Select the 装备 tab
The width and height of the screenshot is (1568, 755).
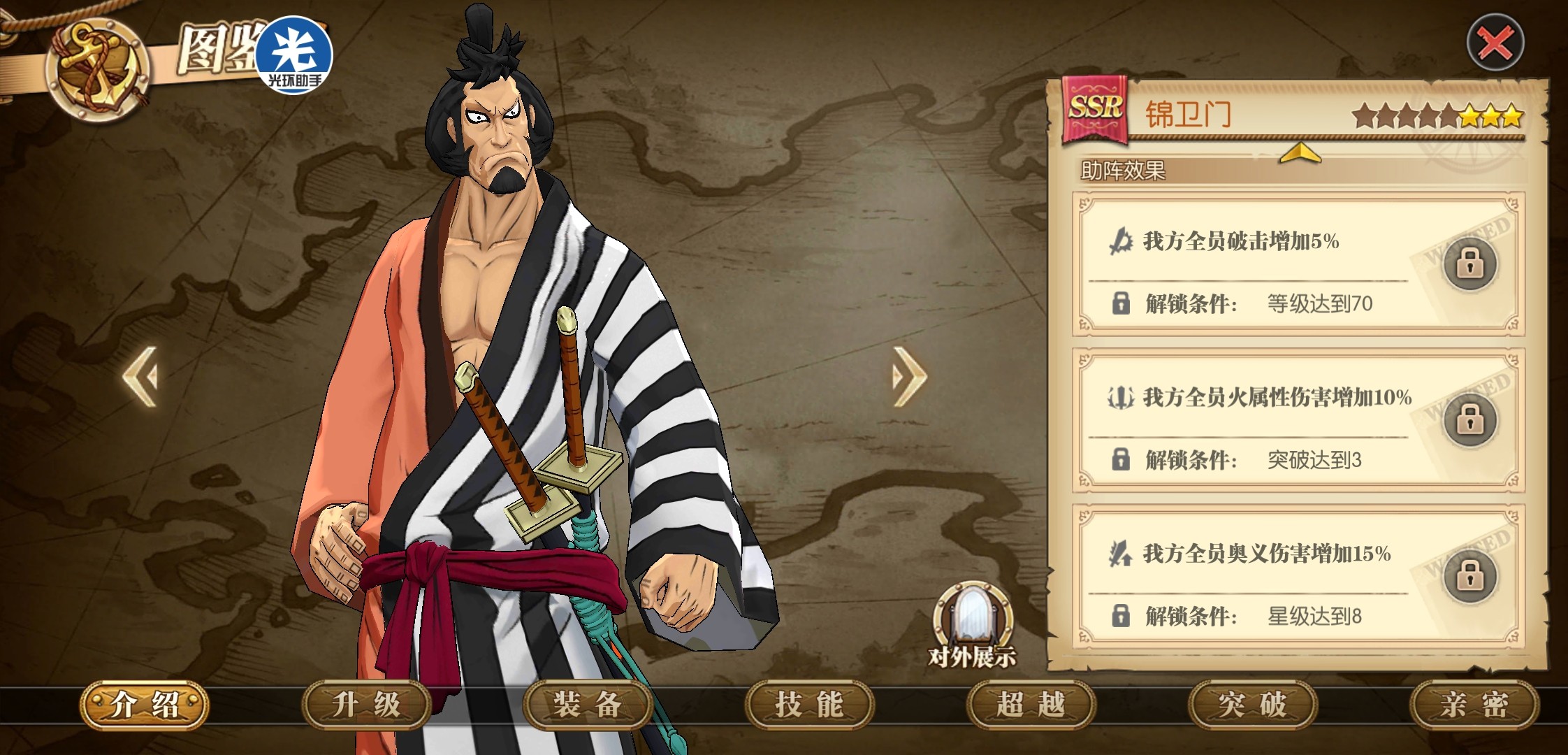588,704
